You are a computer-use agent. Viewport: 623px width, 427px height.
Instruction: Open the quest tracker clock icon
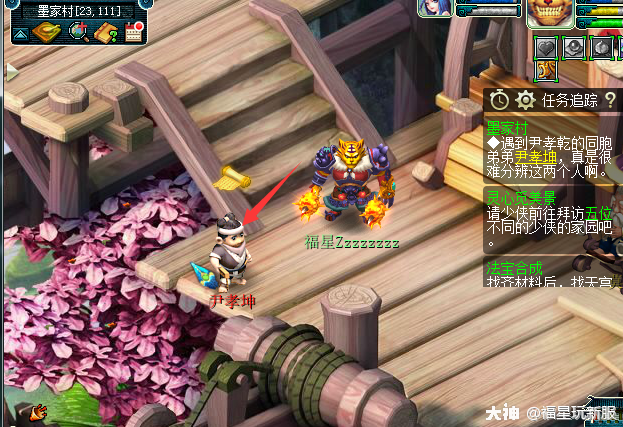point(499,100)
